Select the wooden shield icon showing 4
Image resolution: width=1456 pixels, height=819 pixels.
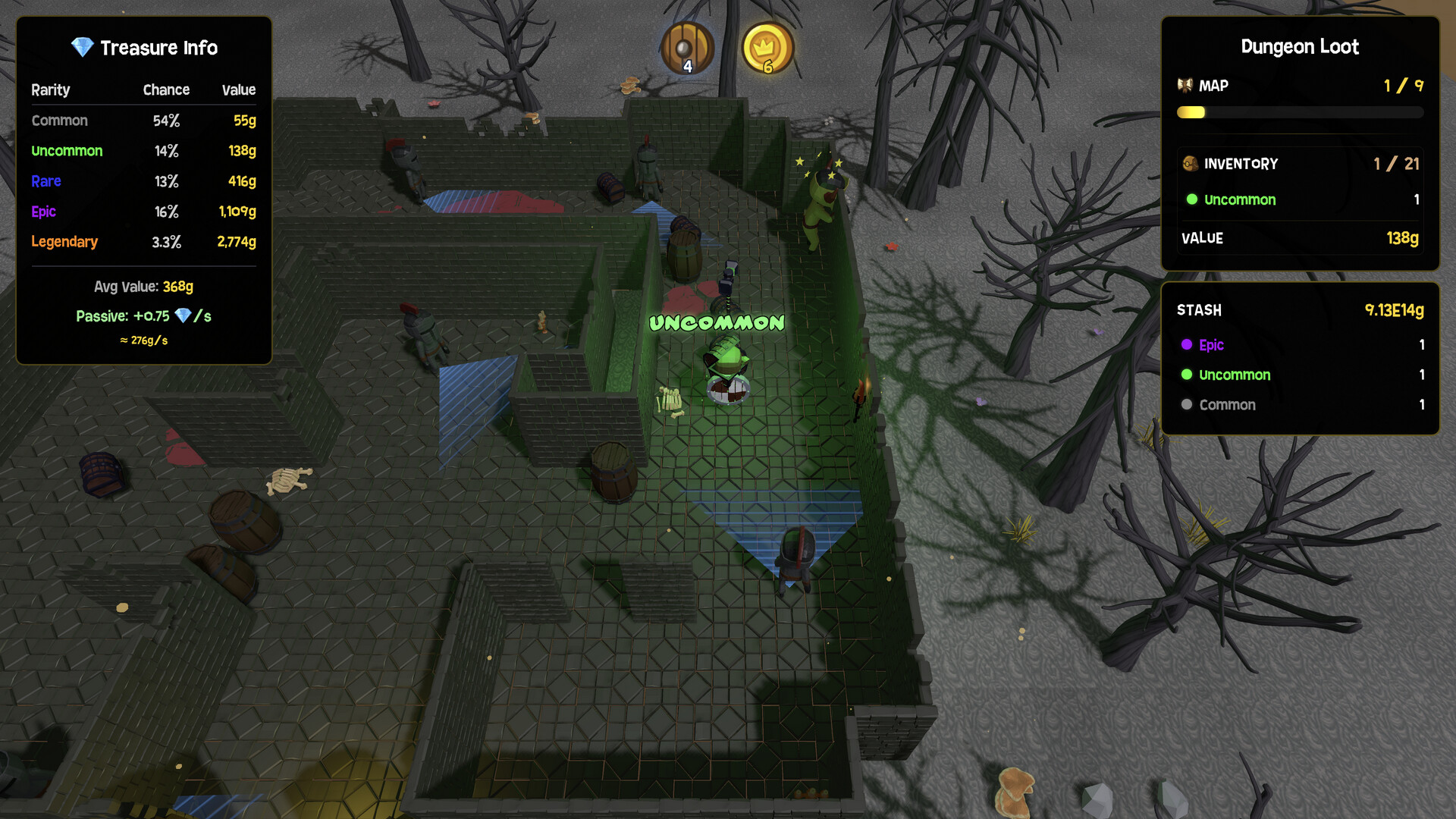(x=687, y=49)
